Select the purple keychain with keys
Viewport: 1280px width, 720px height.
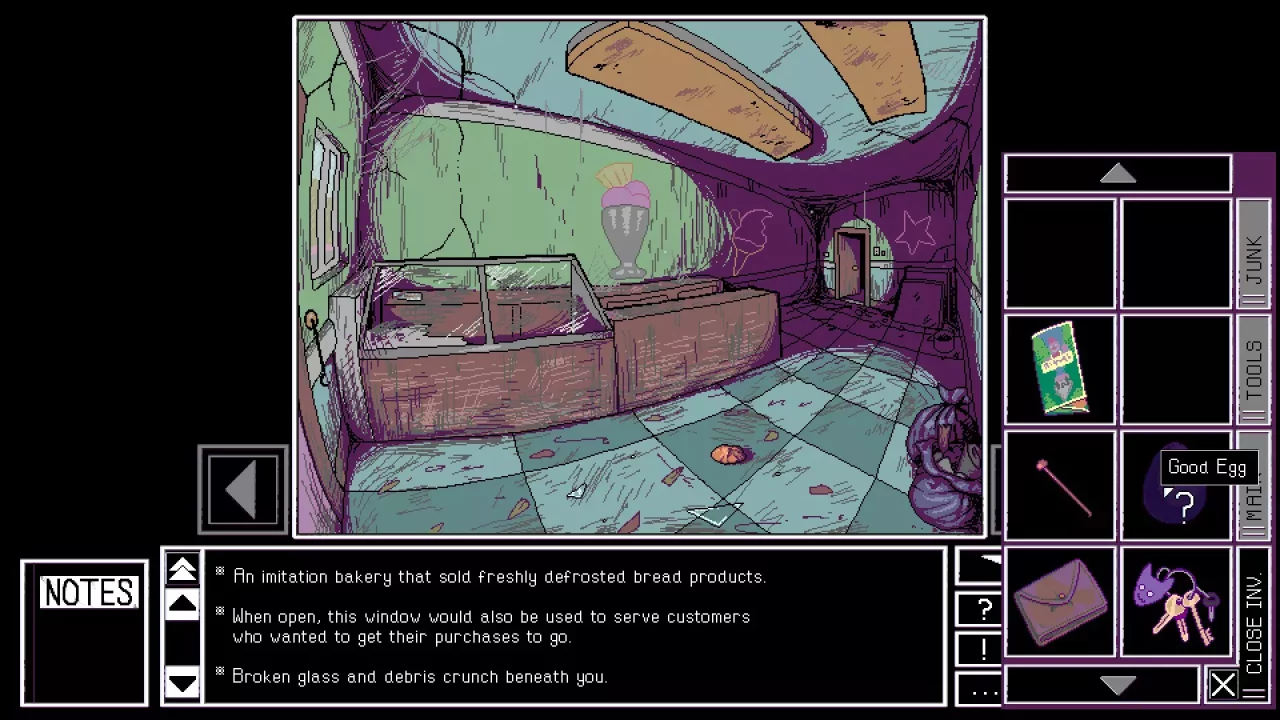click(1176, 600)
